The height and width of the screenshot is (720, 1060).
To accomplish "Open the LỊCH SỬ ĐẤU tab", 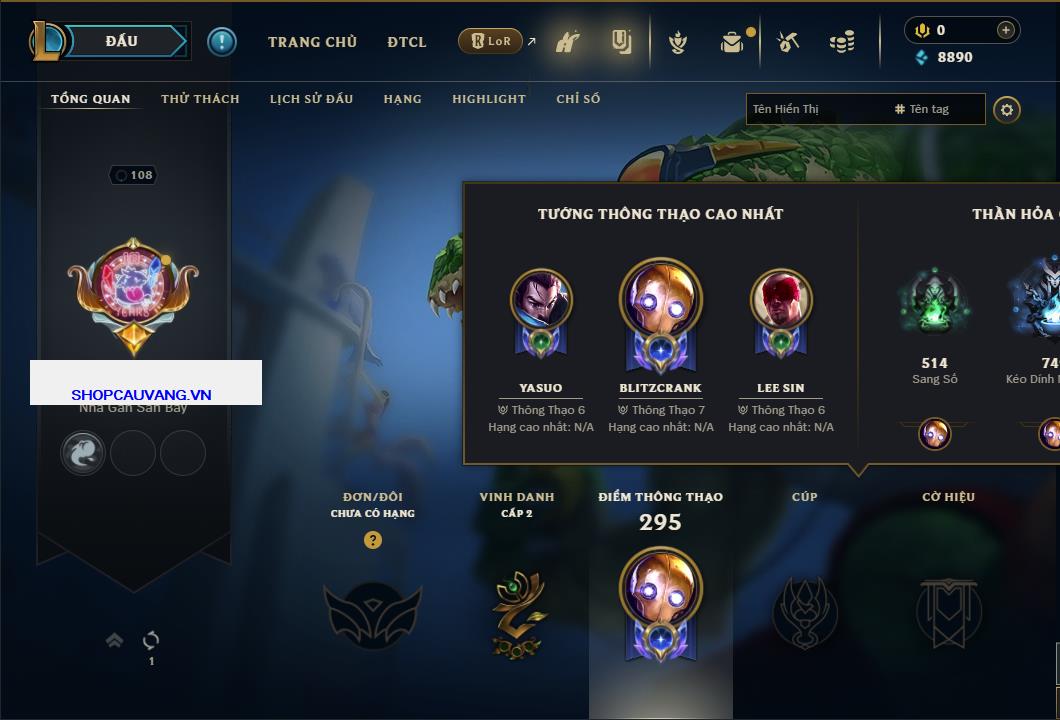I will (x=311, y=99).
